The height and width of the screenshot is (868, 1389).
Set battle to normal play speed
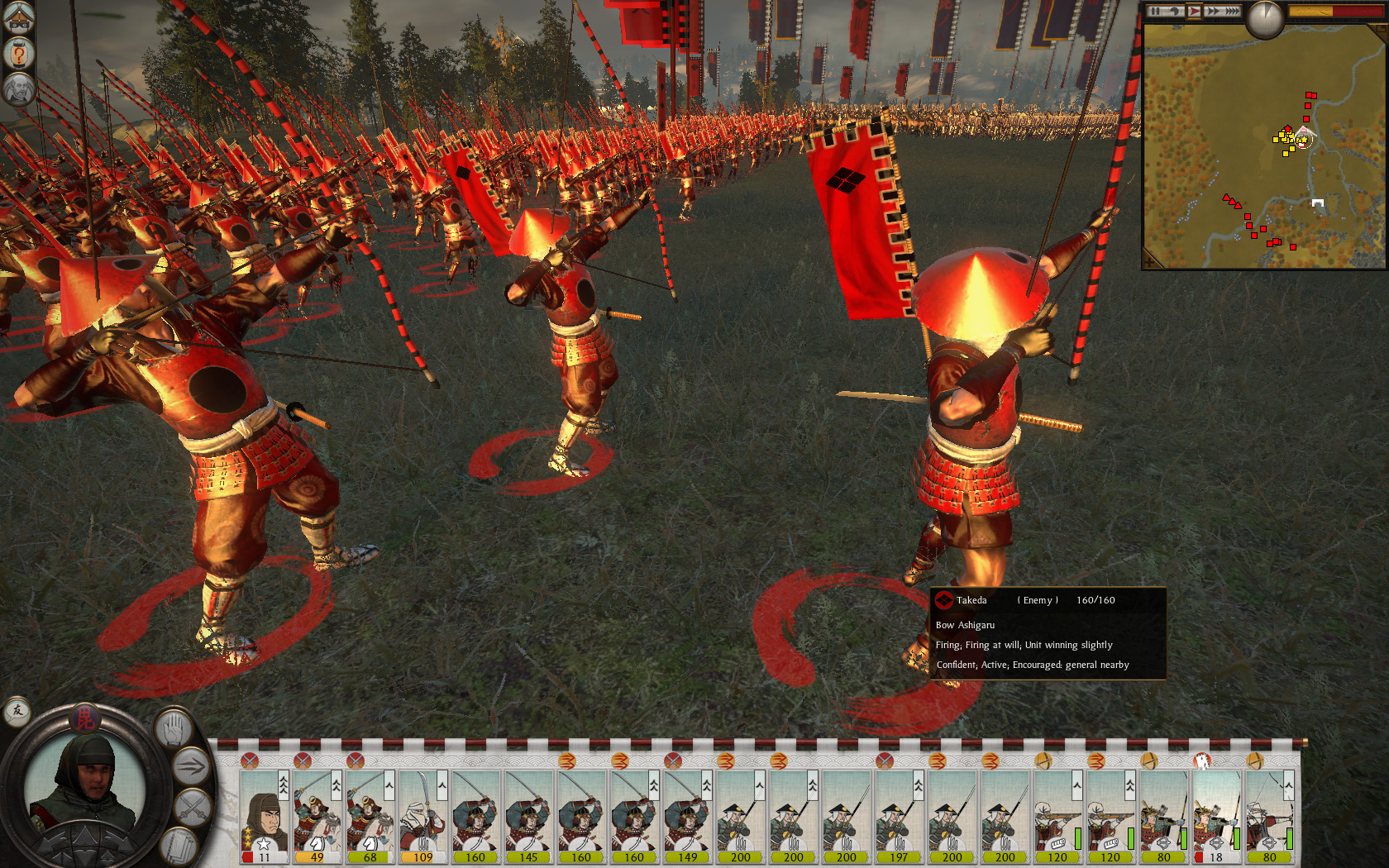[1194, 11]
